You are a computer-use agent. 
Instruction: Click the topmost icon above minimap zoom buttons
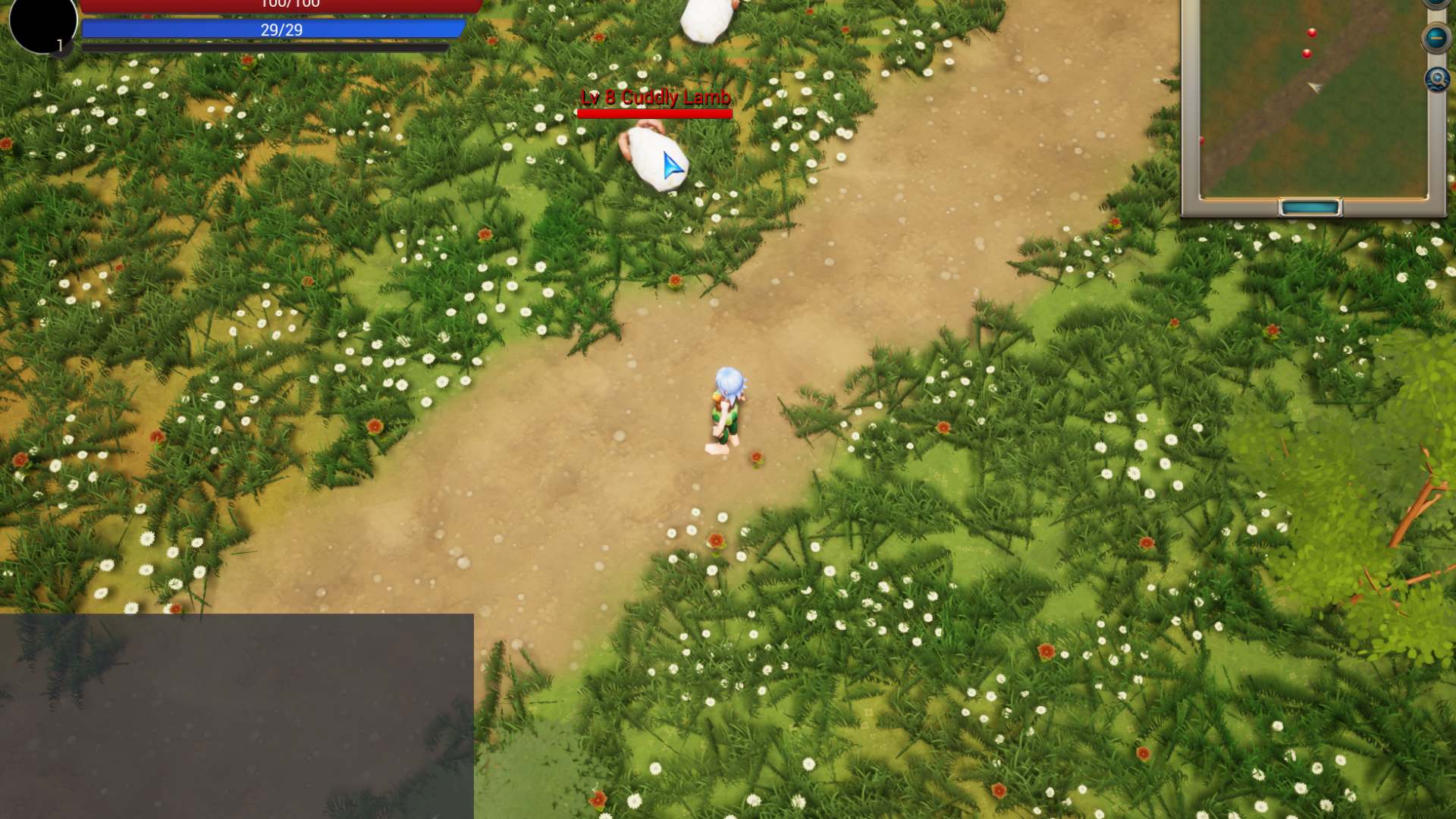coord(1435,4)
